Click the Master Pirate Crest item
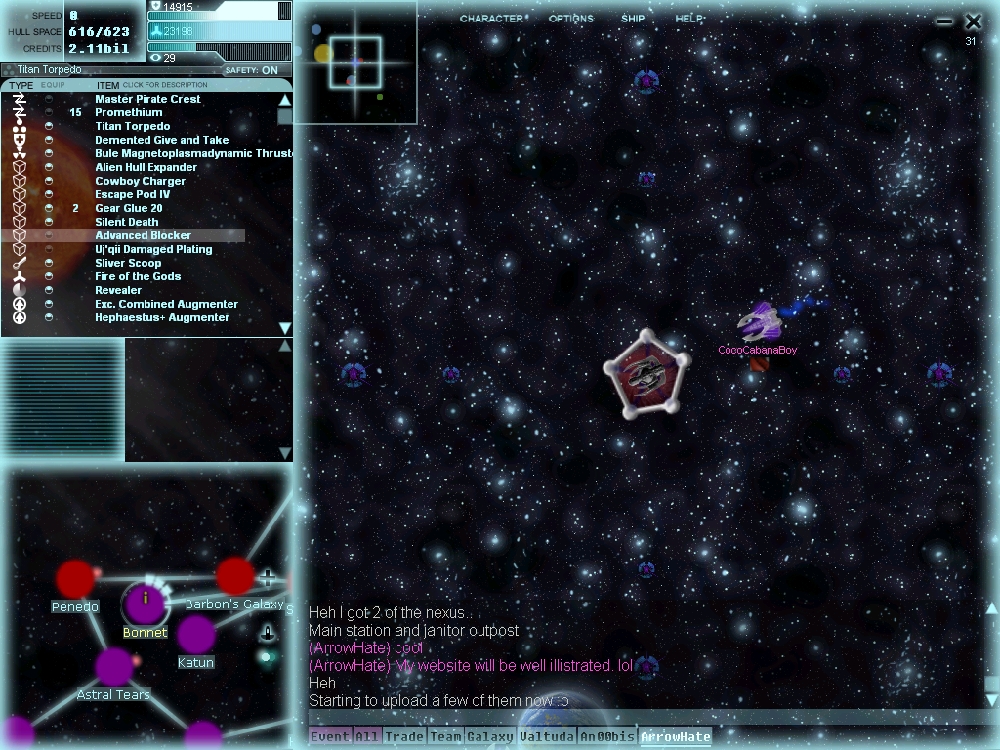The image size is (1000, 750). pyautogui.click(x=148, y=100)
